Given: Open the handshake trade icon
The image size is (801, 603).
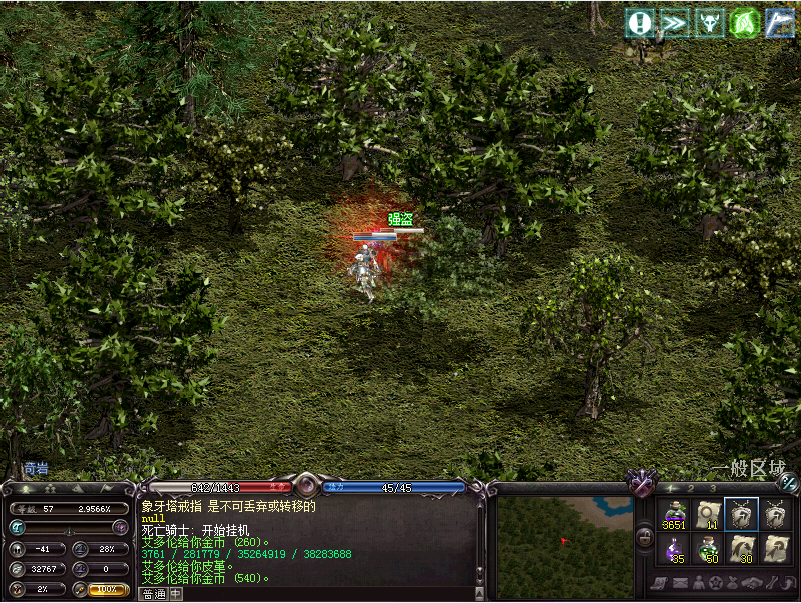Looking at the screenshot, I should (750, 583).
